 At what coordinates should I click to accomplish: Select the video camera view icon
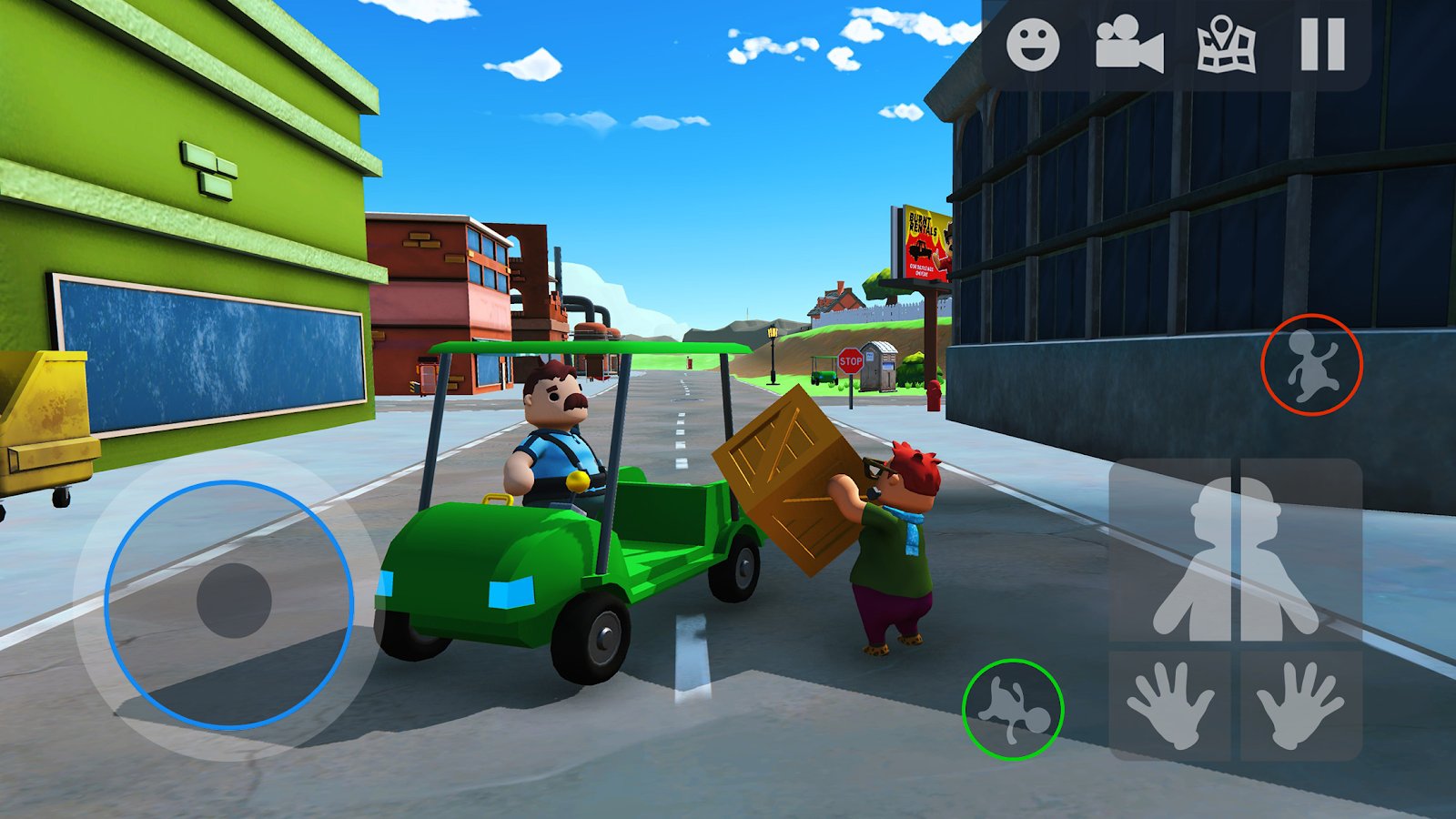tap(1128, 43)
